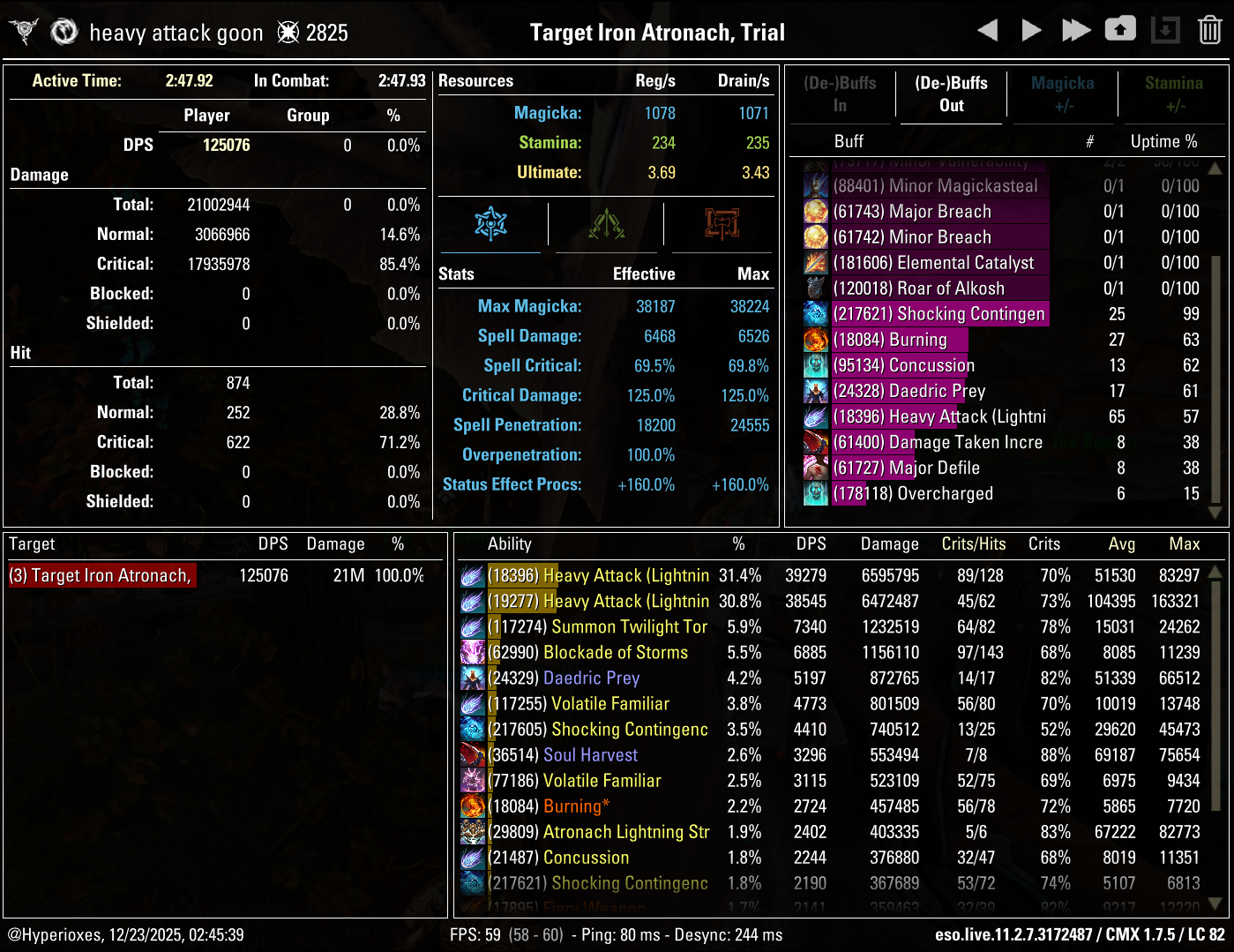Click the Heavy Attack (Lightning) ability icon
The height and width of the screenshot is (952, 1234).
coord(472,575)
